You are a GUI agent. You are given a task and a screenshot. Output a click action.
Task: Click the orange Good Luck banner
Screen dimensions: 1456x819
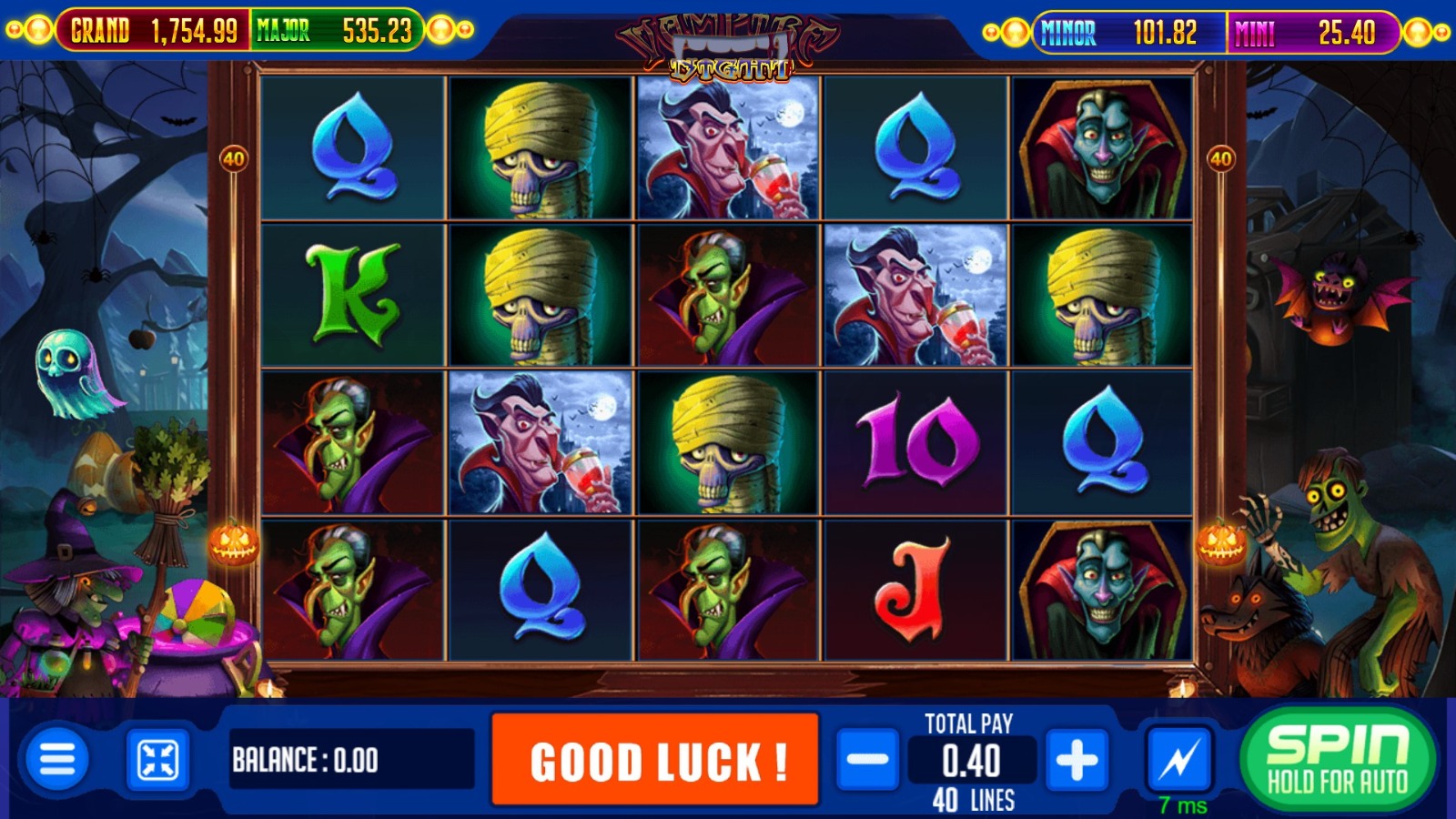point(655,760)
